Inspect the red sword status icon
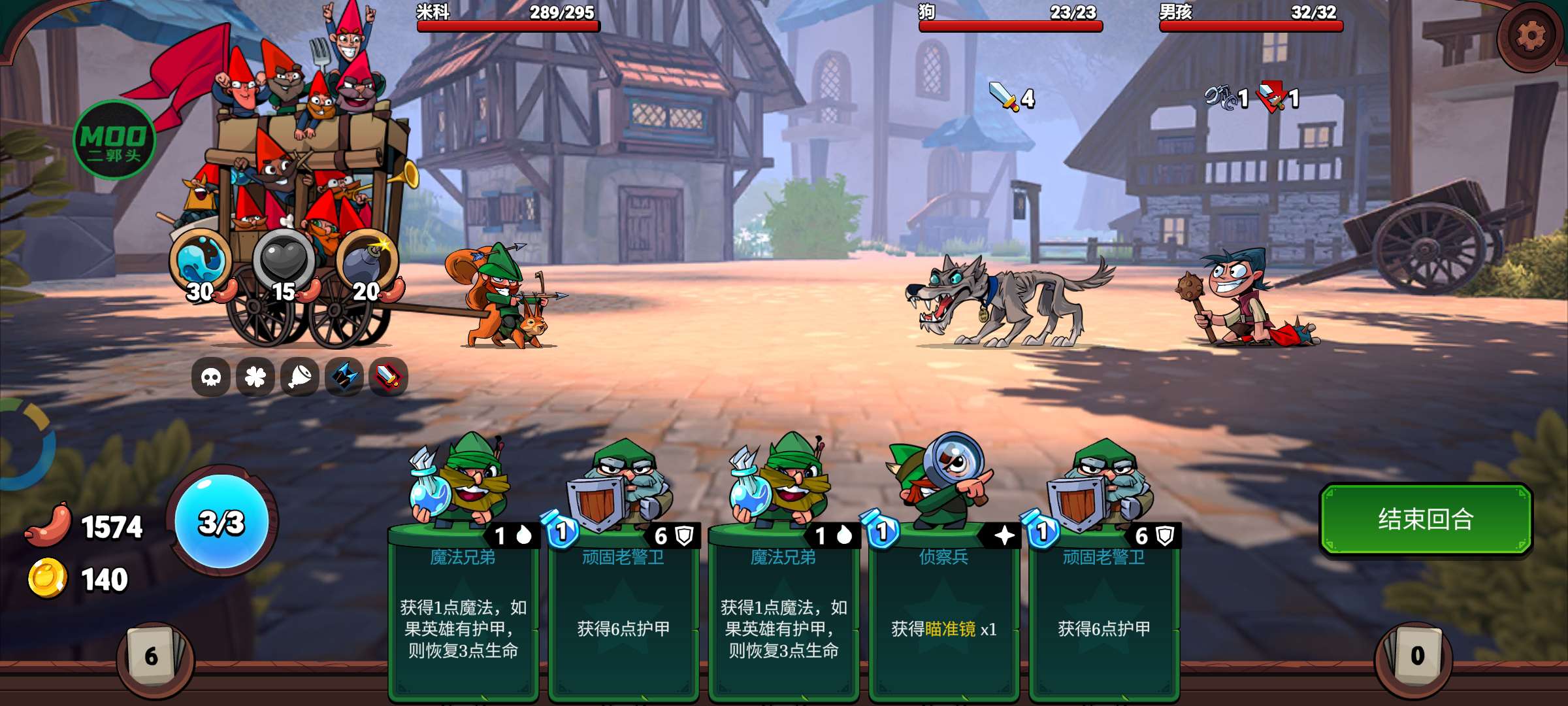The height and width of the screenshot is (706, 1568). coord(389,377)
